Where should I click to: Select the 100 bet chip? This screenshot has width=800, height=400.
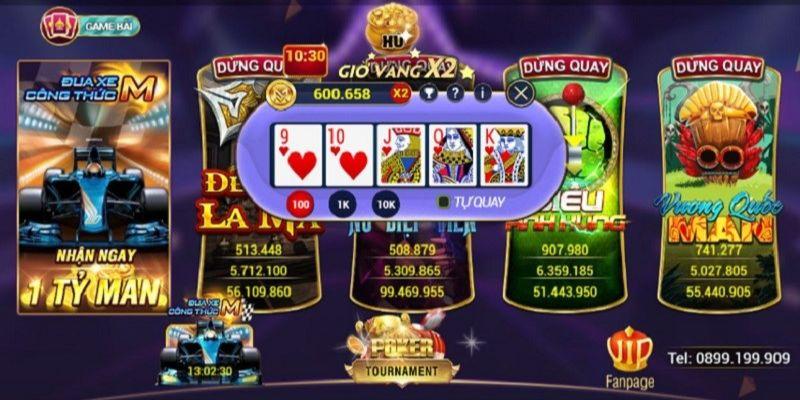coord(298,204)
